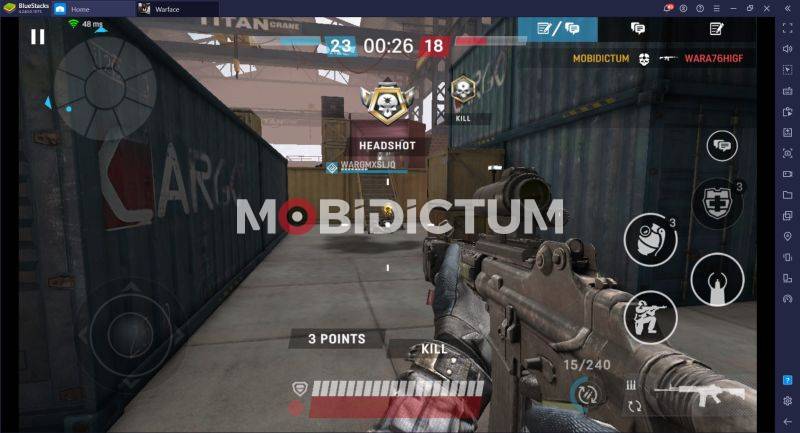Open the quick chat bubble button
The height and width of the screenshot is (433, 800).
(x=721, y=146)
